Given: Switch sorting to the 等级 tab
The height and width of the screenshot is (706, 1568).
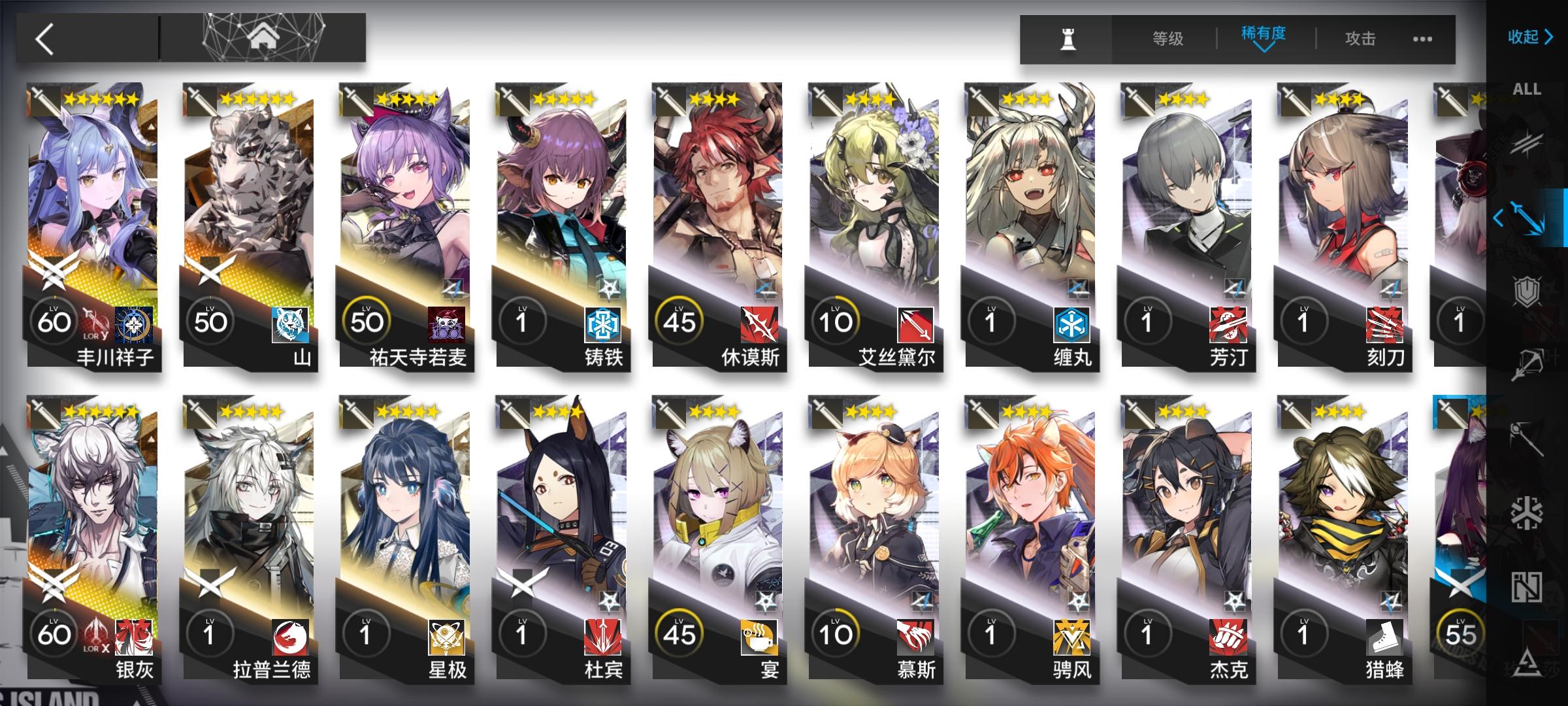Looking at the screenshot, I should 1168,38.
